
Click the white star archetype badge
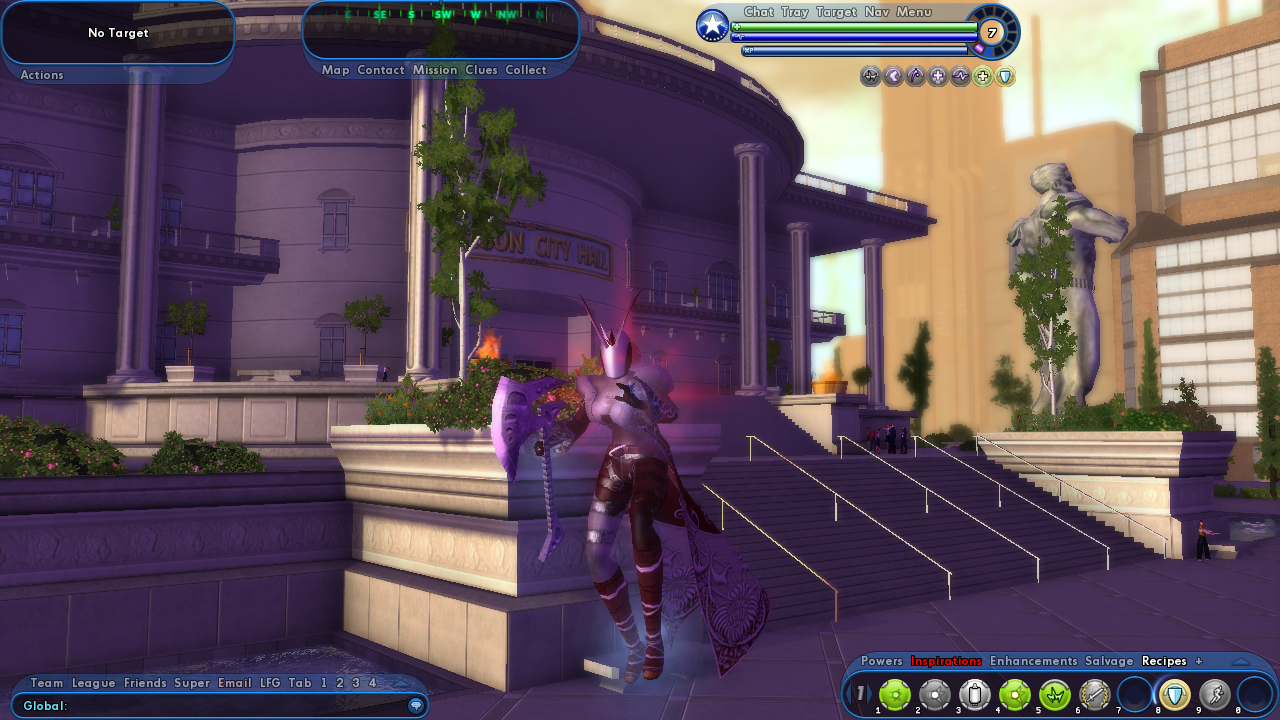(712, 26)
